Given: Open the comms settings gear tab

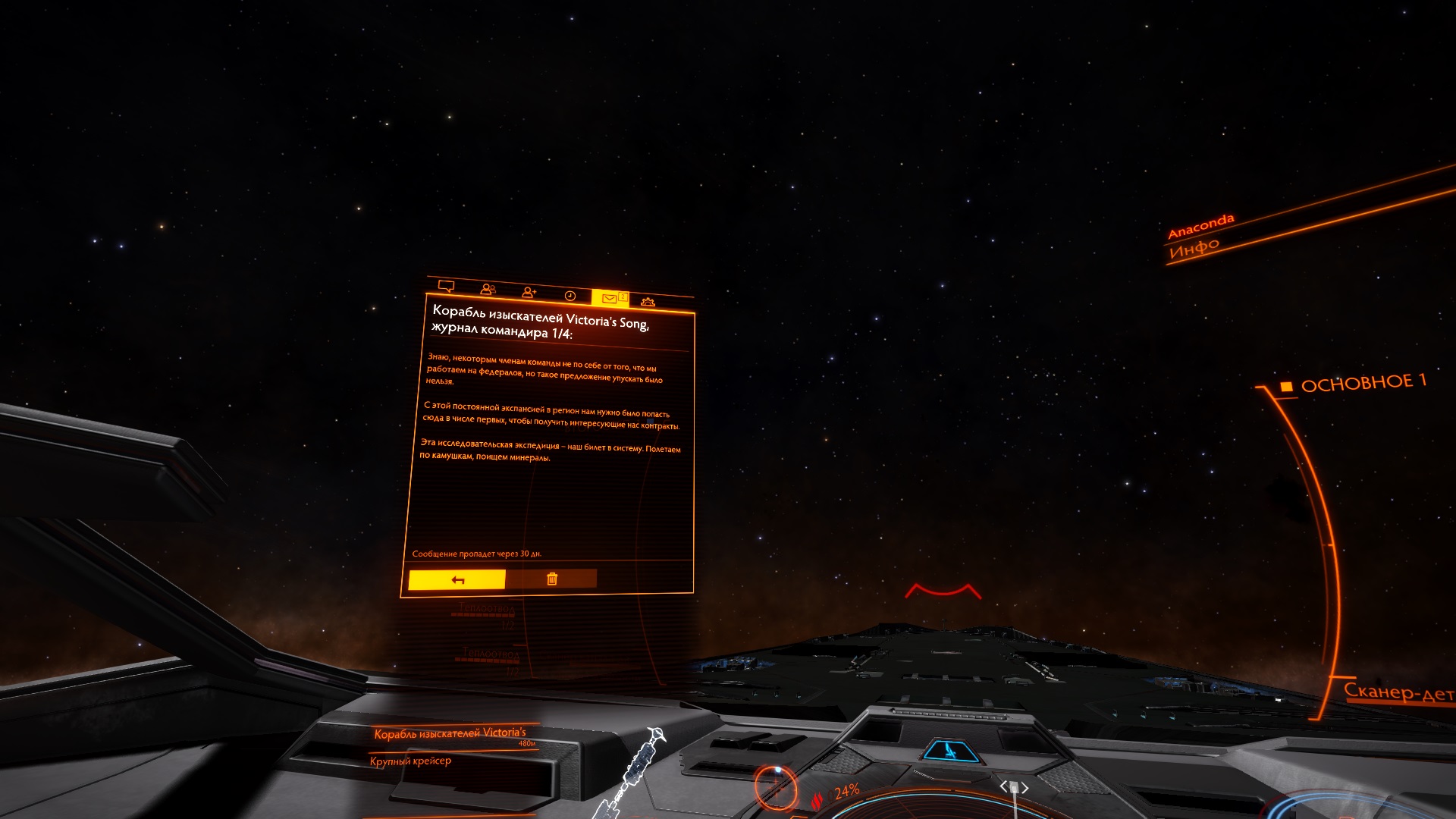Looking at the screenshot, I should coord(648,302).
